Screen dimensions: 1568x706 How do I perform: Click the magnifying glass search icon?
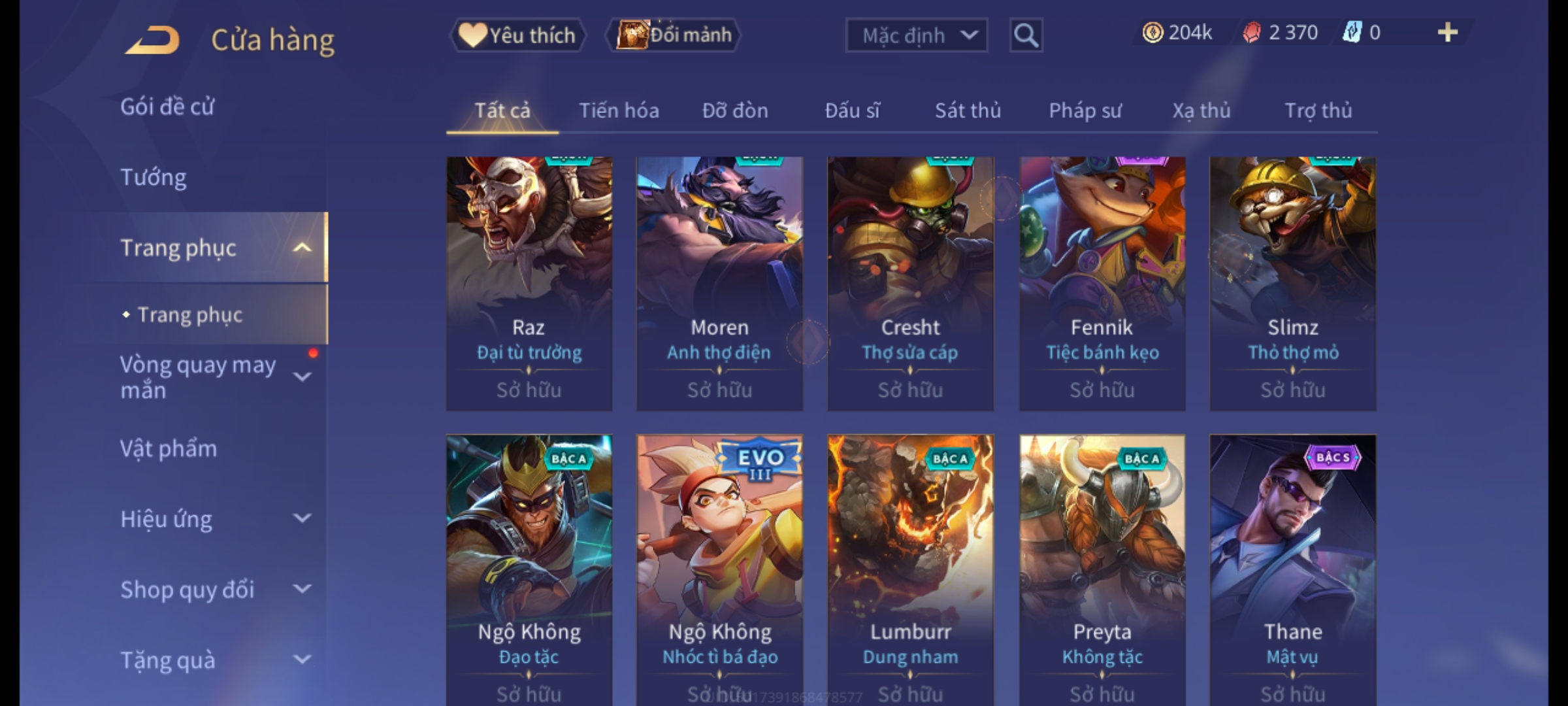coord(1026,35)
